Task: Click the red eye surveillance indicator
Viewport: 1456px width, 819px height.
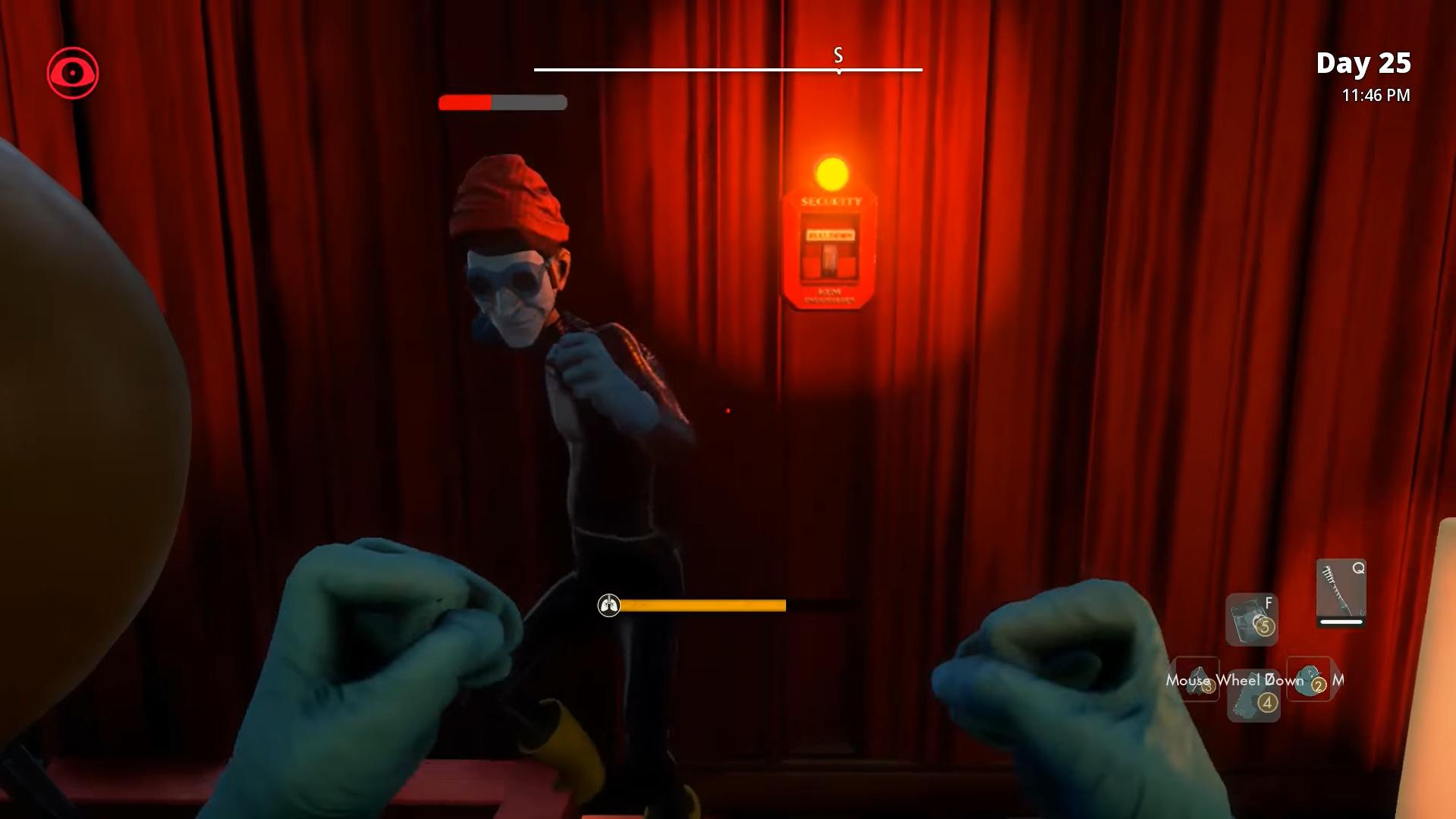Action: click(x=74, y=72)
